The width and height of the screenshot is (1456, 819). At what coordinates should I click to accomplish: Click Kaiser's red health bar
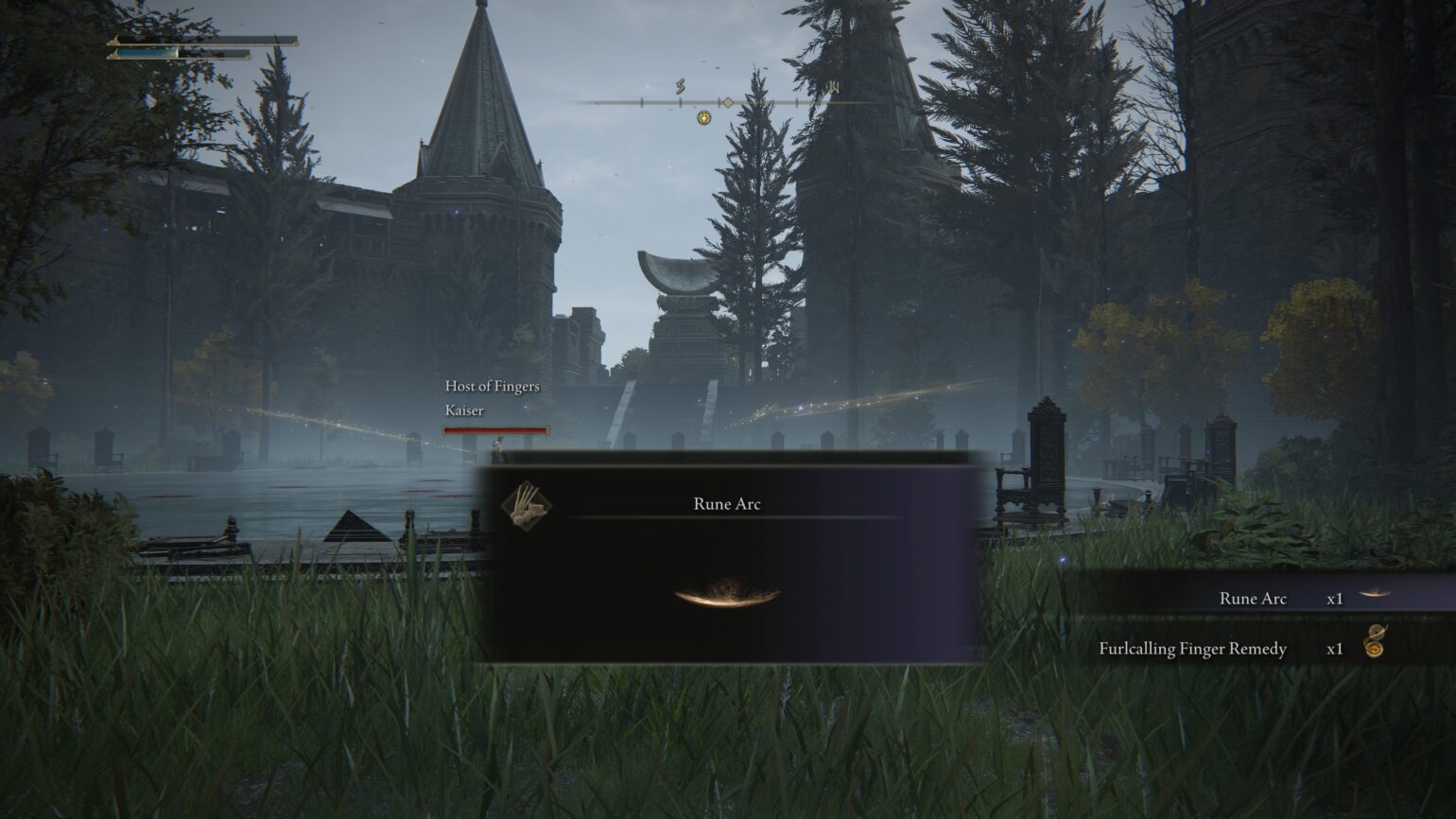(x=495, y=430)
